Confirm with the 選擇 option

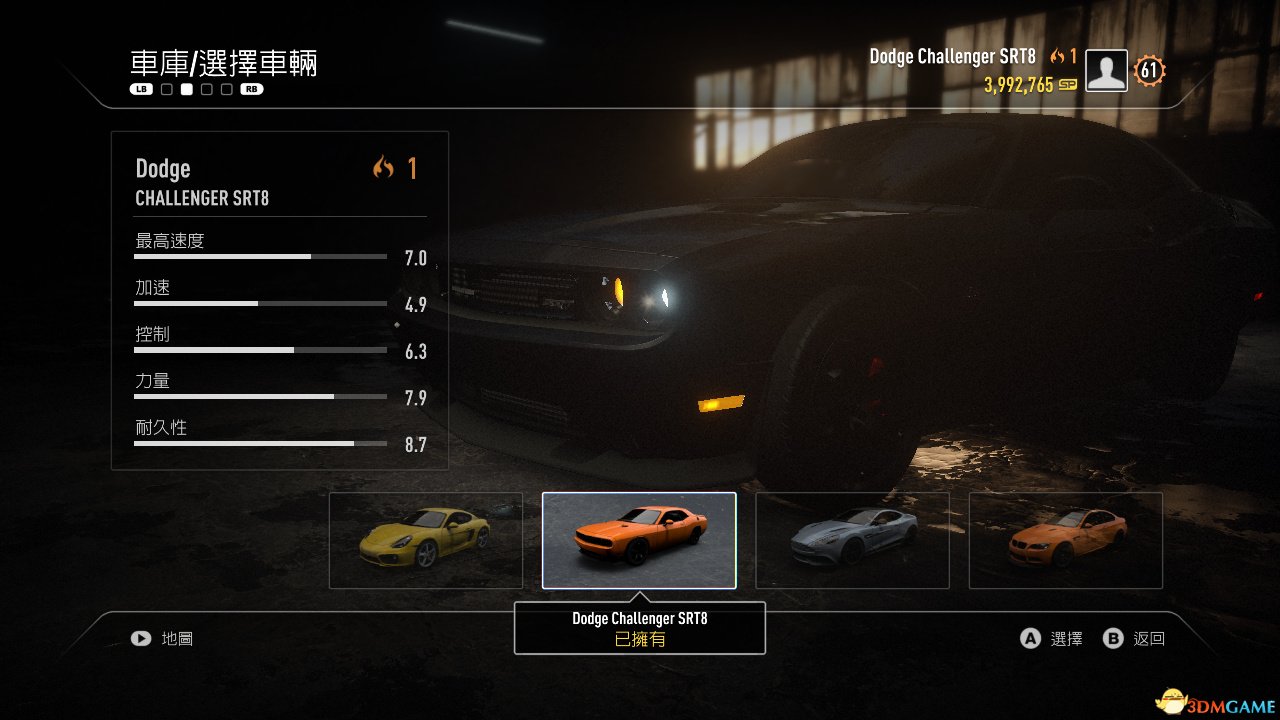1052,638
